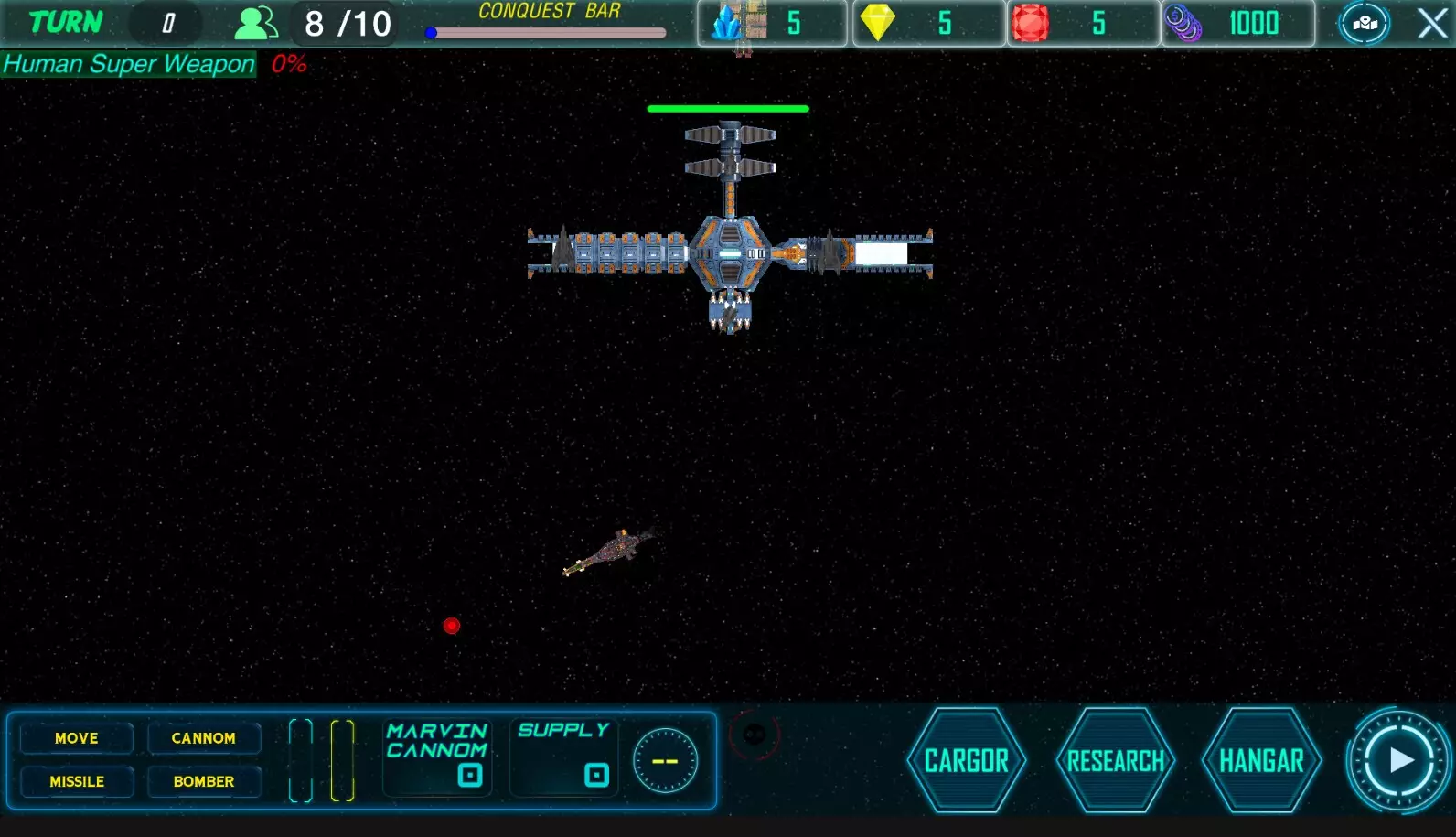Click the population icon next to 8/10
This screenshot has height=837, width=1456.
coord(255,23)
